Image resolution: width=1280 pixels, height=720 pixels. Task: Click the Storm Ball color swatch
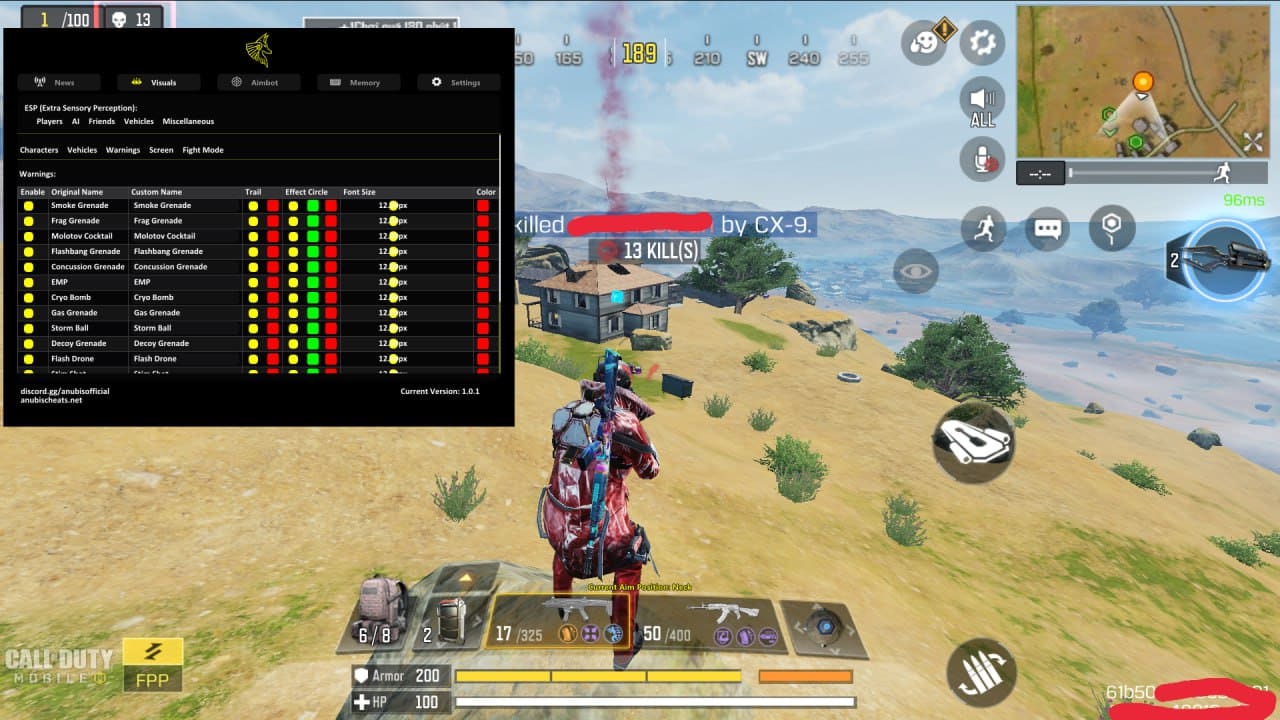483,327
